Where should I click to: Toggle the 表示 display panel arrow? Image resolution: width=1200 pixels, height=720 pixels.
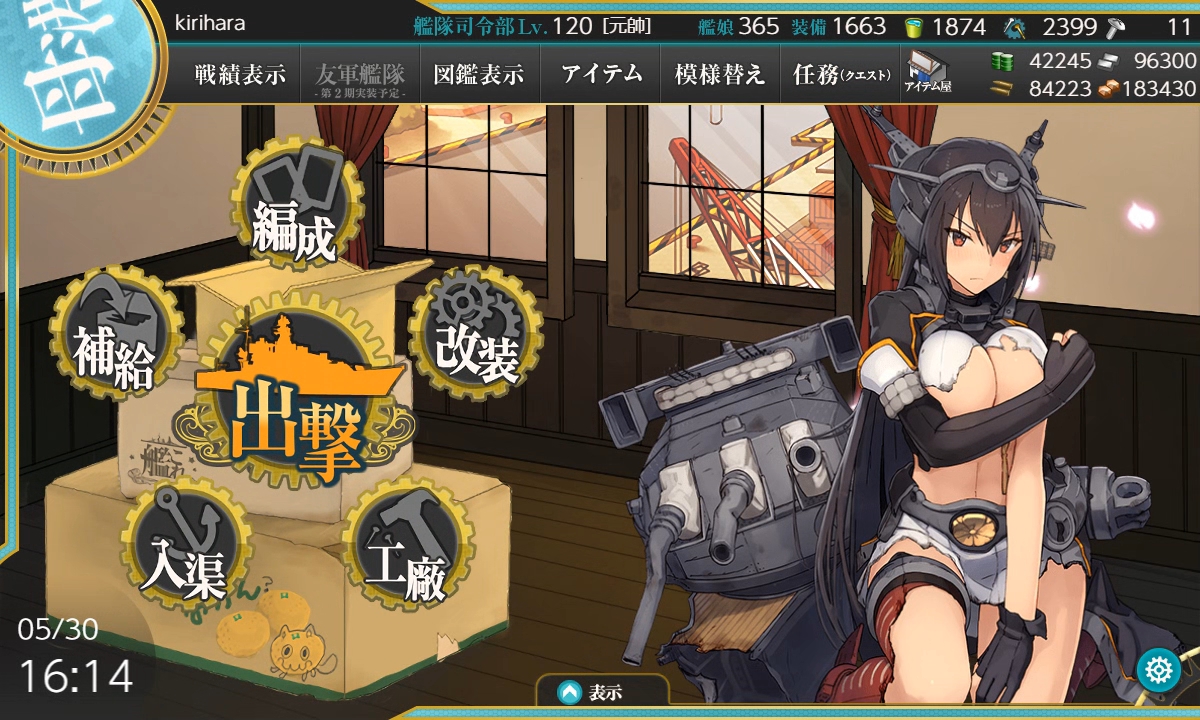pos(569,691)
